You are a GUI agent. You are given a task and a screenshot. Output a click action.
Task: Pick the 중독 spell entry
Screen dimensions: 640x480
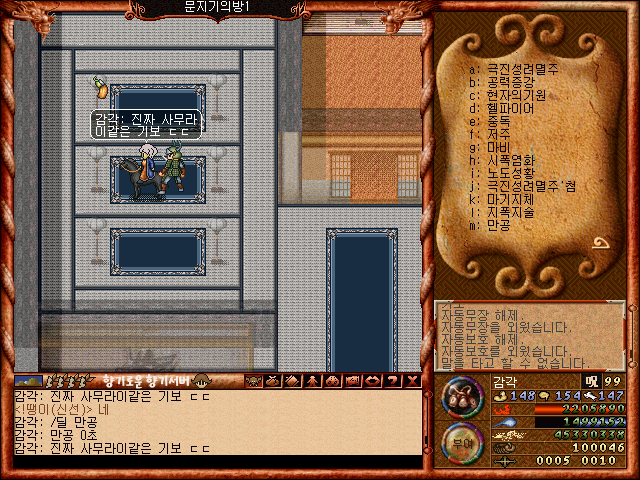(498, 121)
